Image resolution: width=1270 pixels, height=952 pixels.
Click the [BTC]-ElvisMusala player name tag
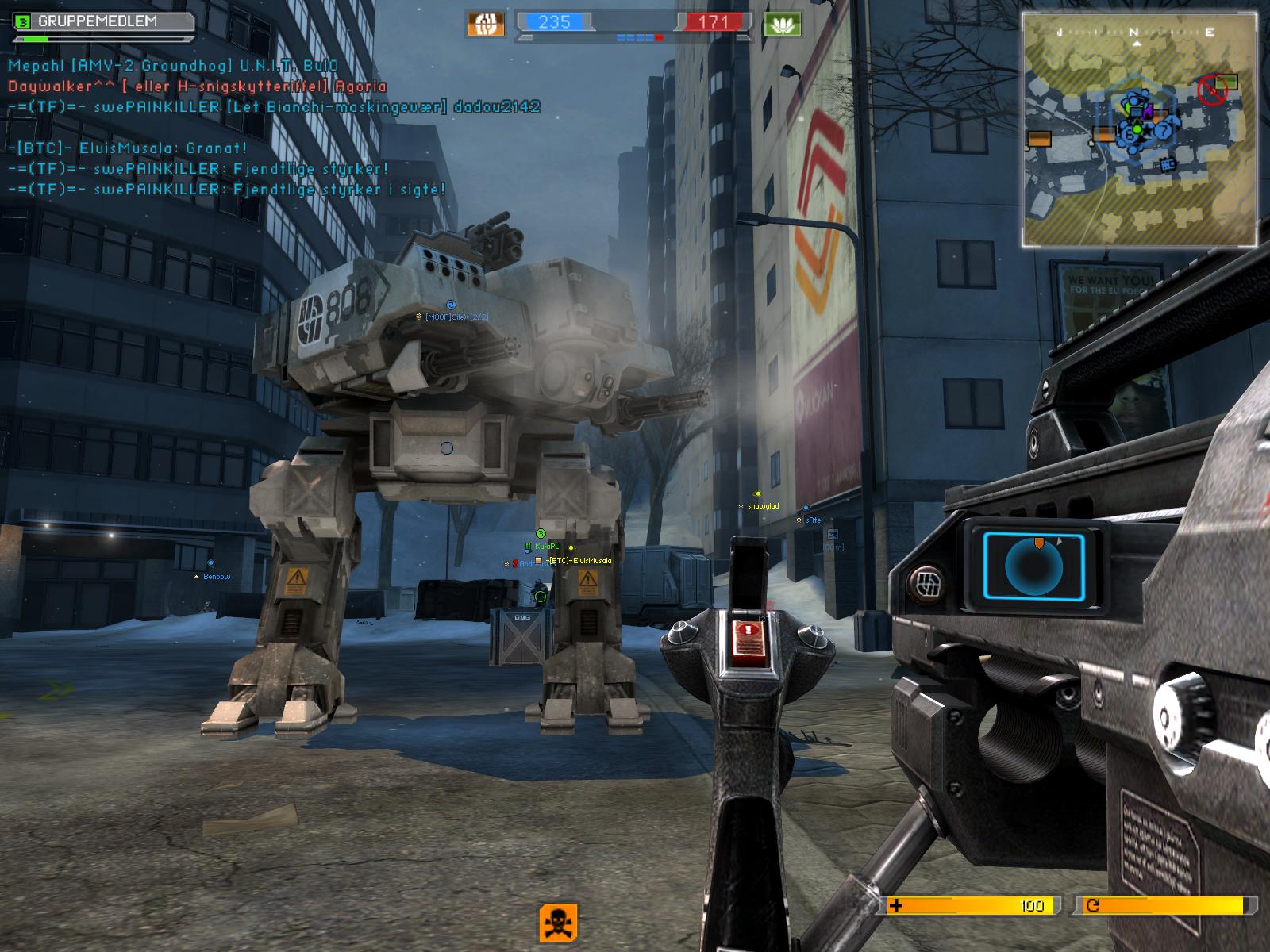579,561
